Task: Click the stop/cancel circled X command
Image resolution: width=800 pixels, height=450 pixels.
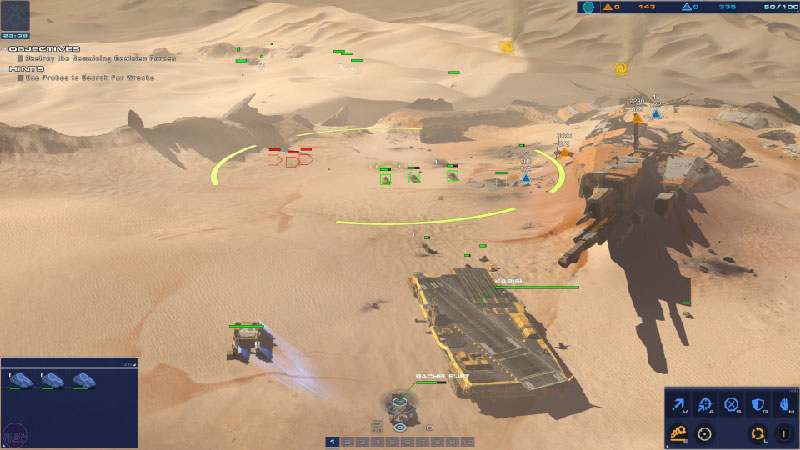Action: pos(732,405)
